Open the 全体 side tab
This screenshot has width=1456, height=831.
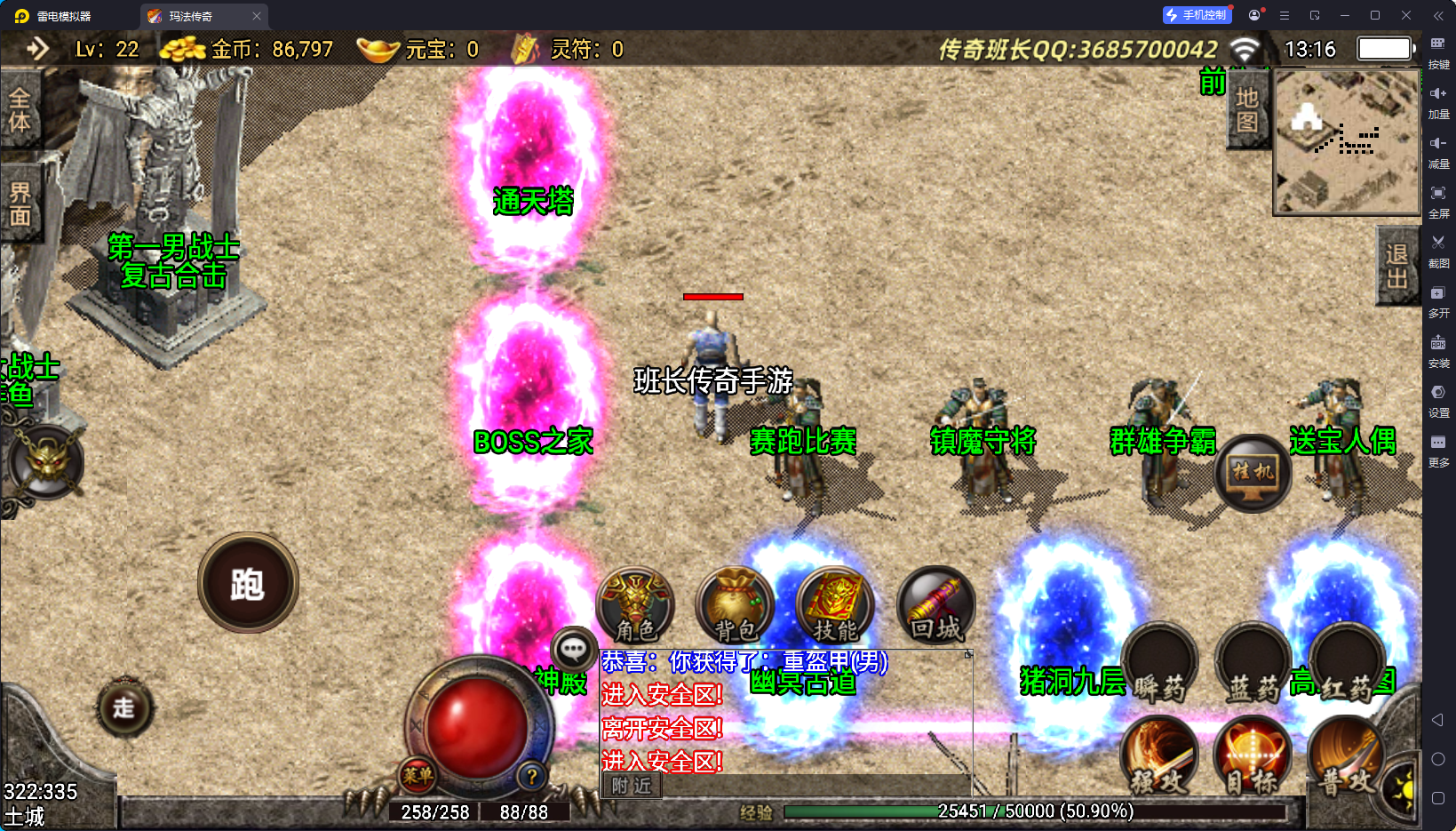pyautogui.click(x=20, y=110)
